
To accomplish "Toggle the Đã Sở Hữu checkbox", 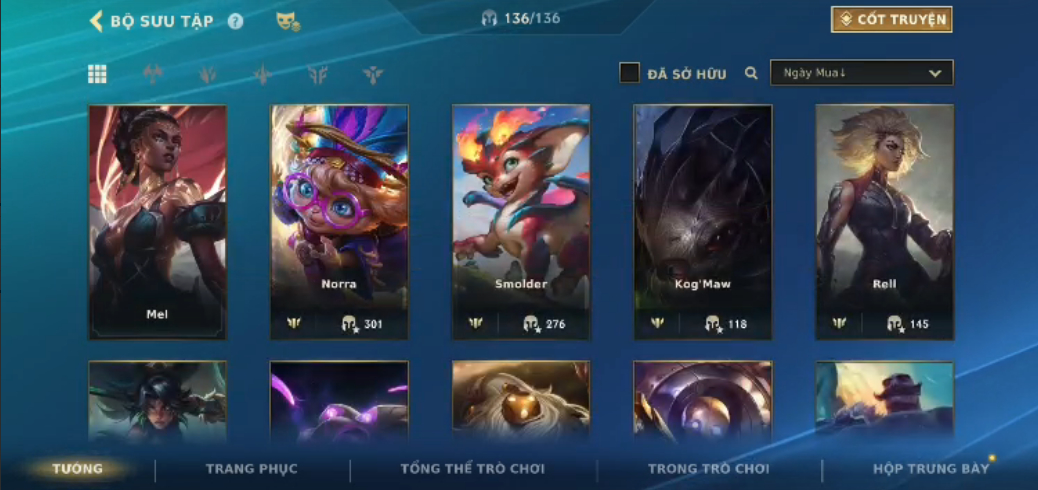I will [x=629, y=73].
